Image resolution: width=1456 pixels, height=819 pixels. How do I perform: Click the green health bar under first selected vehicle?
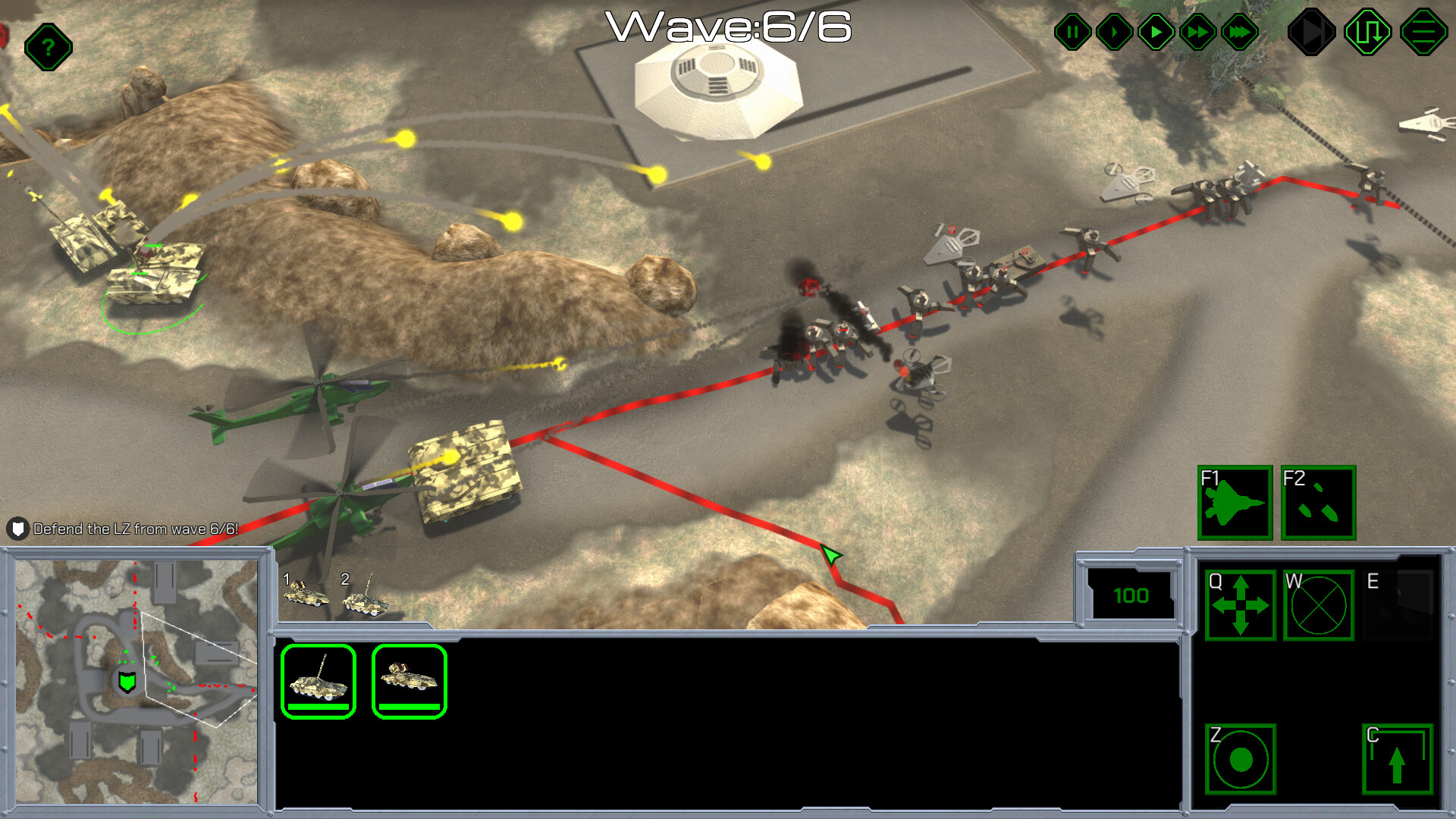tap(318, 707)
